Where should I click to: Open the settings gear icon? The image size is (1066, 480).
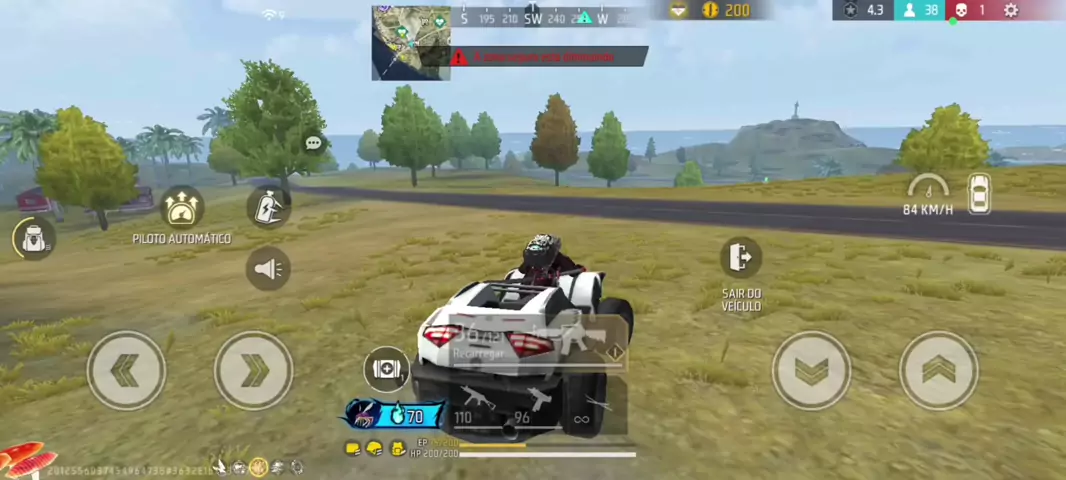(x=1011, y=10)
